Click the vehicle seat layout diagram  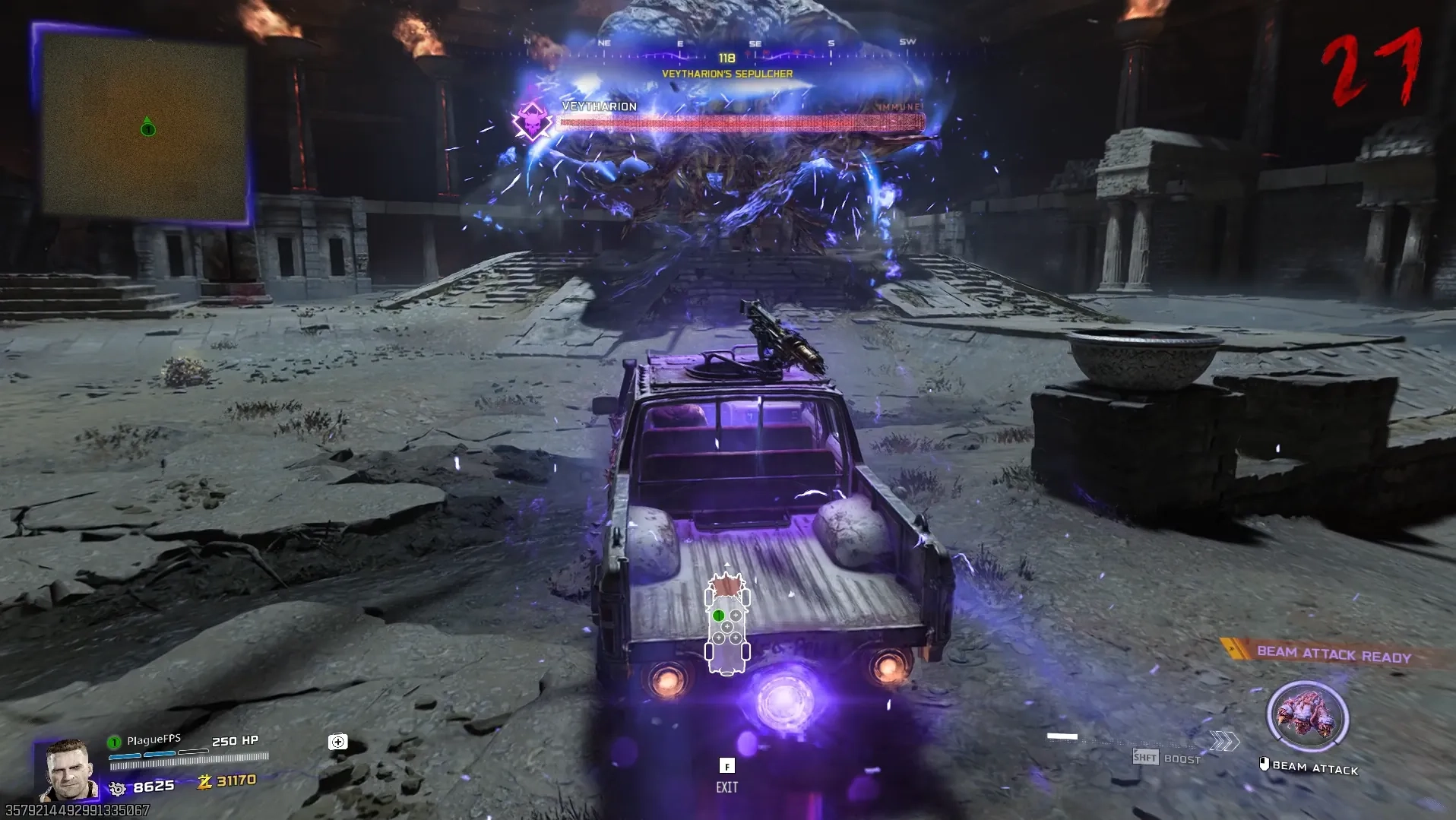tap(727, 625)
